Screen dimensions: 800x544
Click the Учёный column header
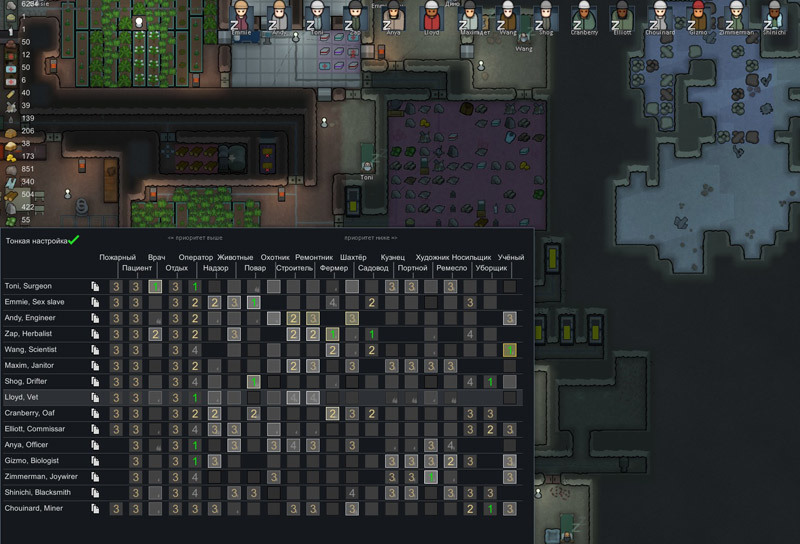click(x=510, y=258)
